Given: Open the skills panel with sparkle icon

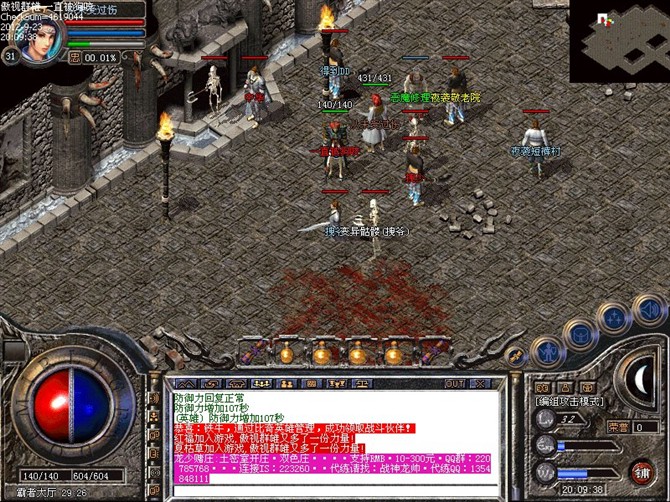Looking at the screenshot, I should tap(612, 318).
